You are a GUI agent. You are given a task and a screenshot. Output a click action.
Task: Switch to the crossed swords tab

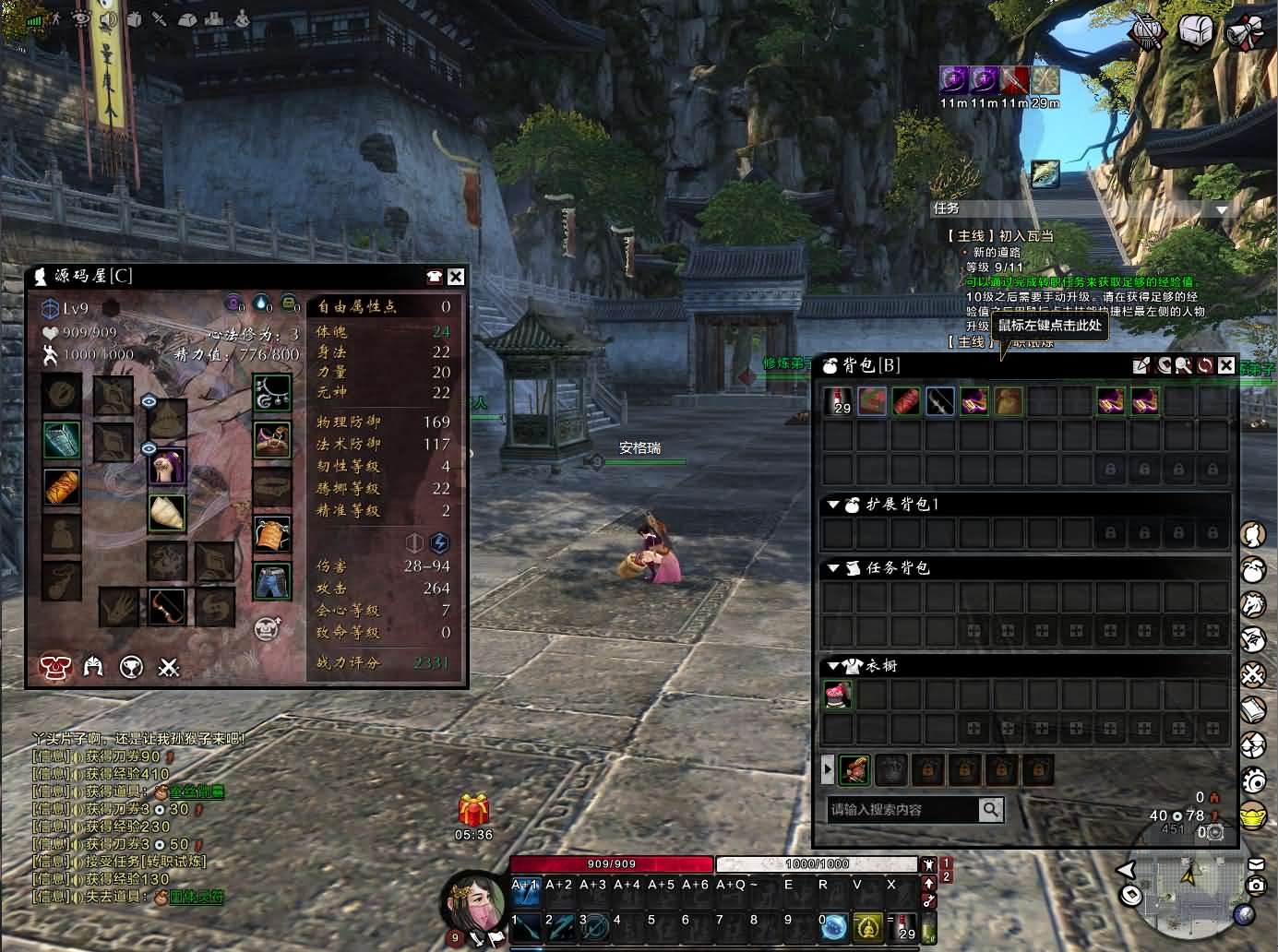click(x=168, y=666)
